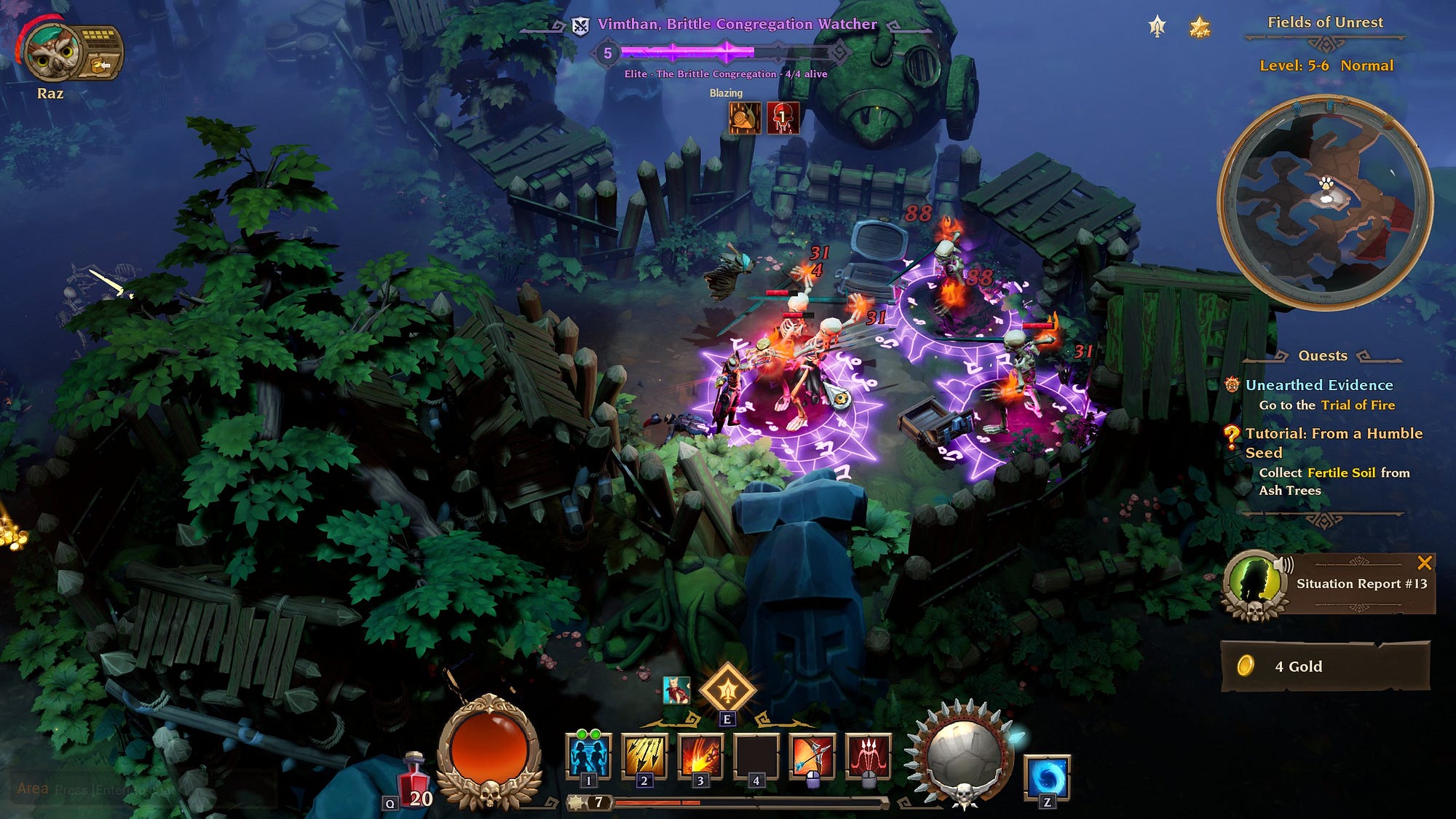Screen dimensions: 1456x819
Task: Click the cat buff icon above hotbar
Action: coord(676,689)
